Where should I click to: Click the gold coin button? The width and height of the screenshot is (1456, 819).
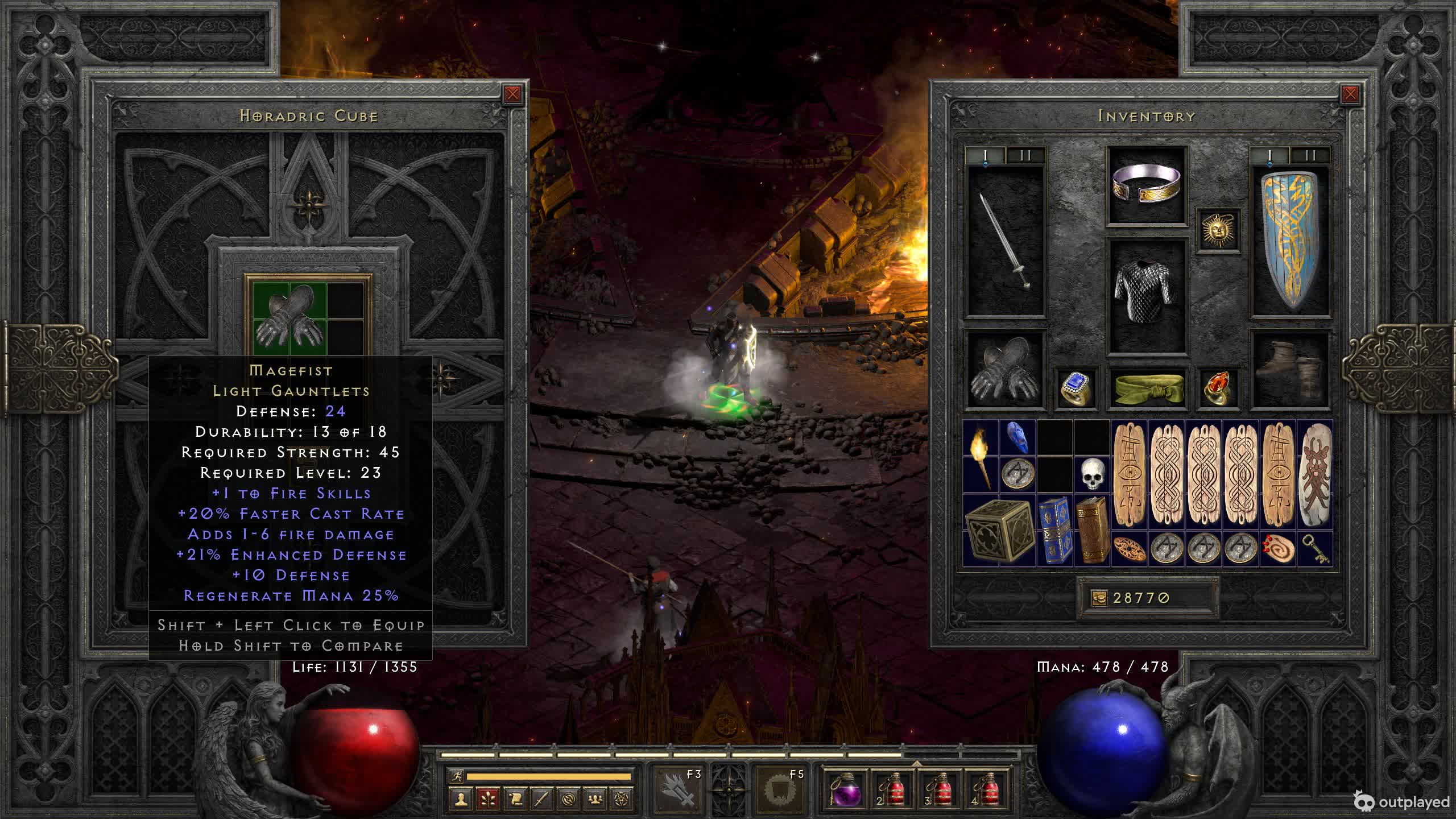click(x=1099, y=598)
